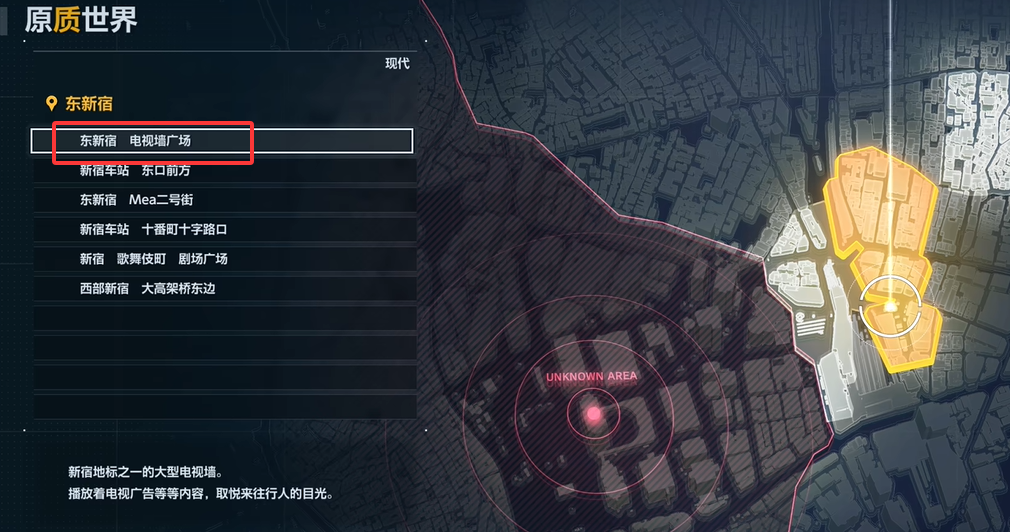This screenshot has height=532, width=1010.
Task: Select 西部新宿 大高架桥东边 location
Action: [x=224, y=289]
